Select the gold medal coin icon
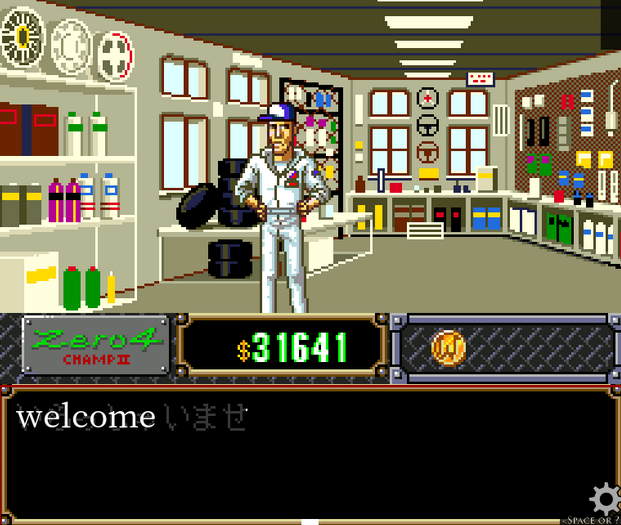This screenshot has width=621, height=525. coord(447,347)
